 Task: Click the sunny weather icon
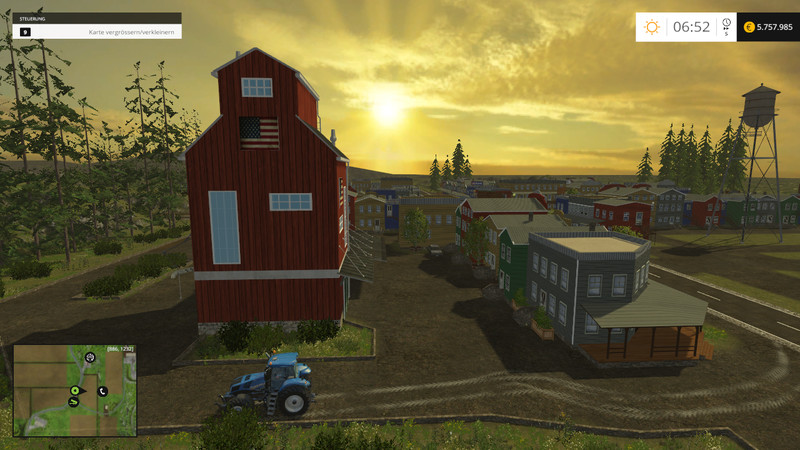coord(652,27)
